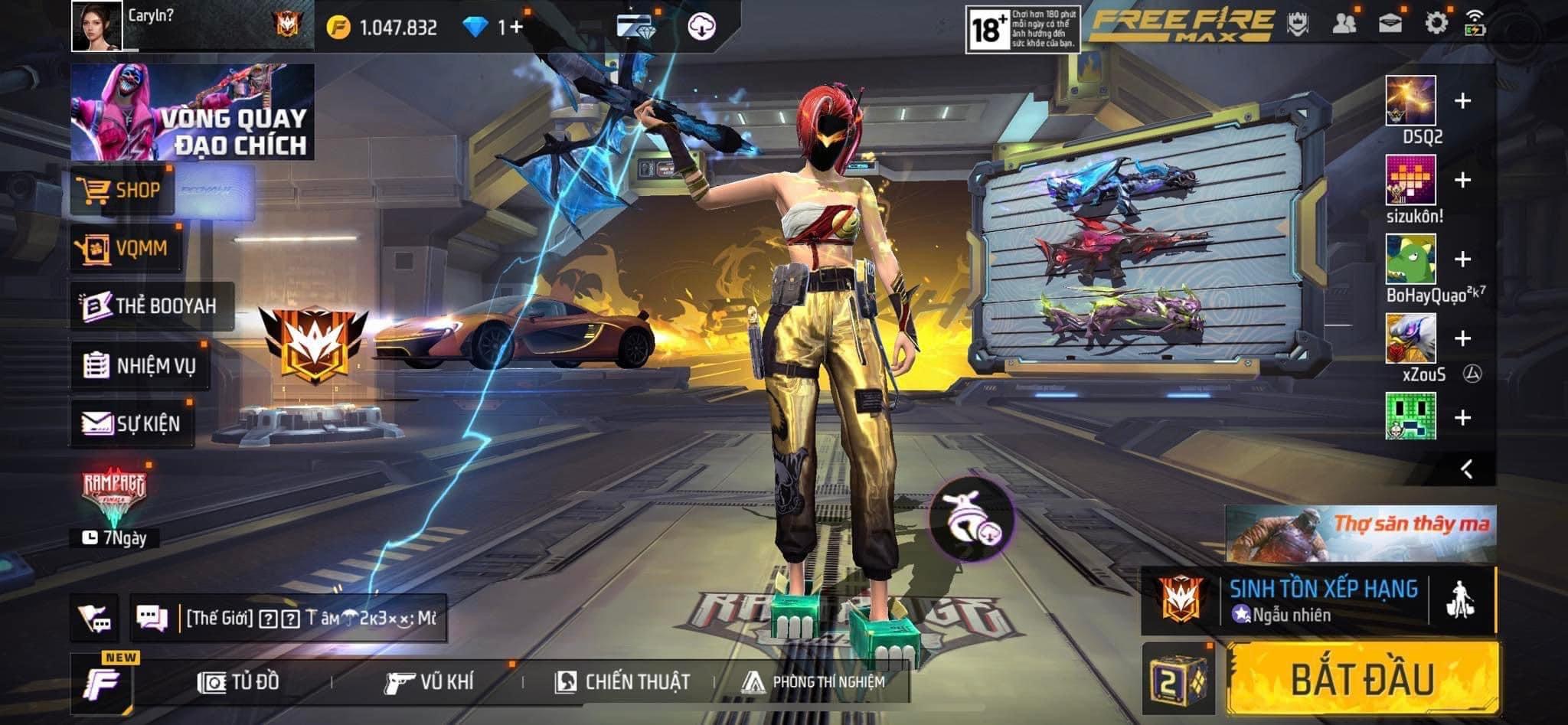Open the settings gear icon
Viewport: 1568px width, 725px height.
1436,23
